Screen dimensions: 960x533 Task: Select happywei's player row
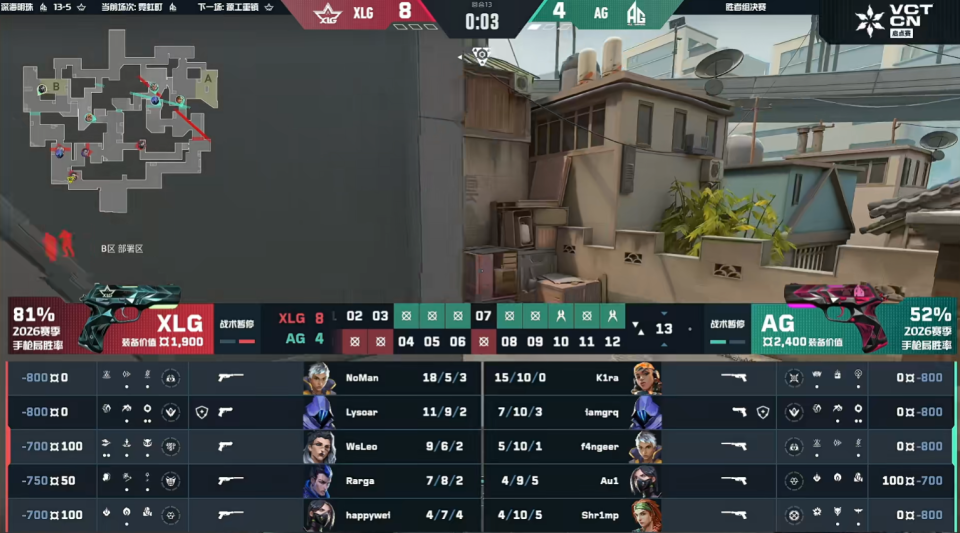[x=240, y=515]
